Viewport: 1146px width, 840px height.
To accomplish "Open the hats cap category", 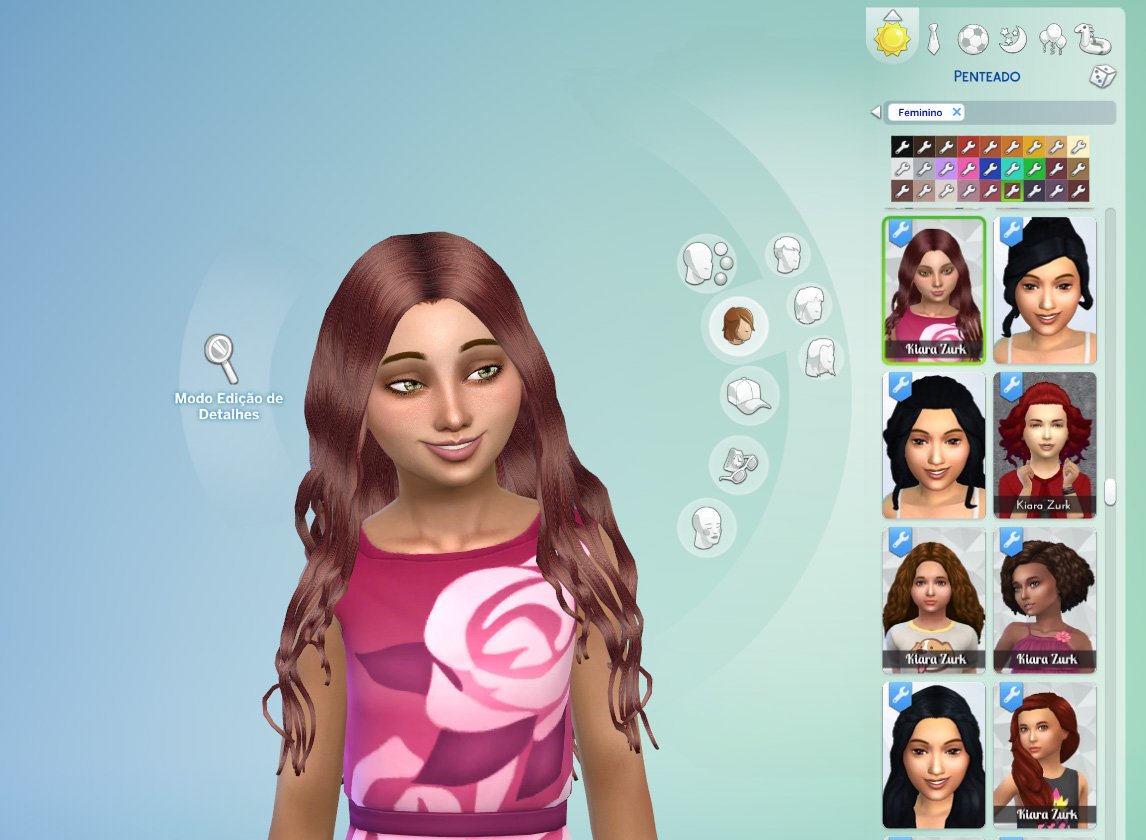I will 748,394.
